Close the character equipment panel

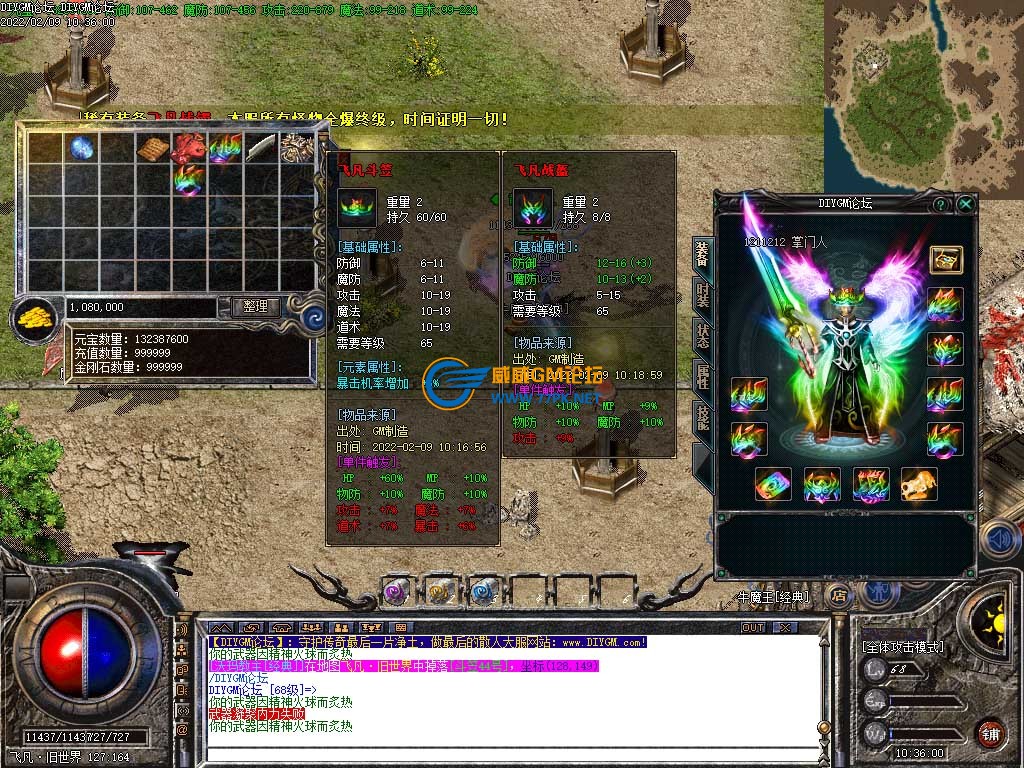click(965, 204)
